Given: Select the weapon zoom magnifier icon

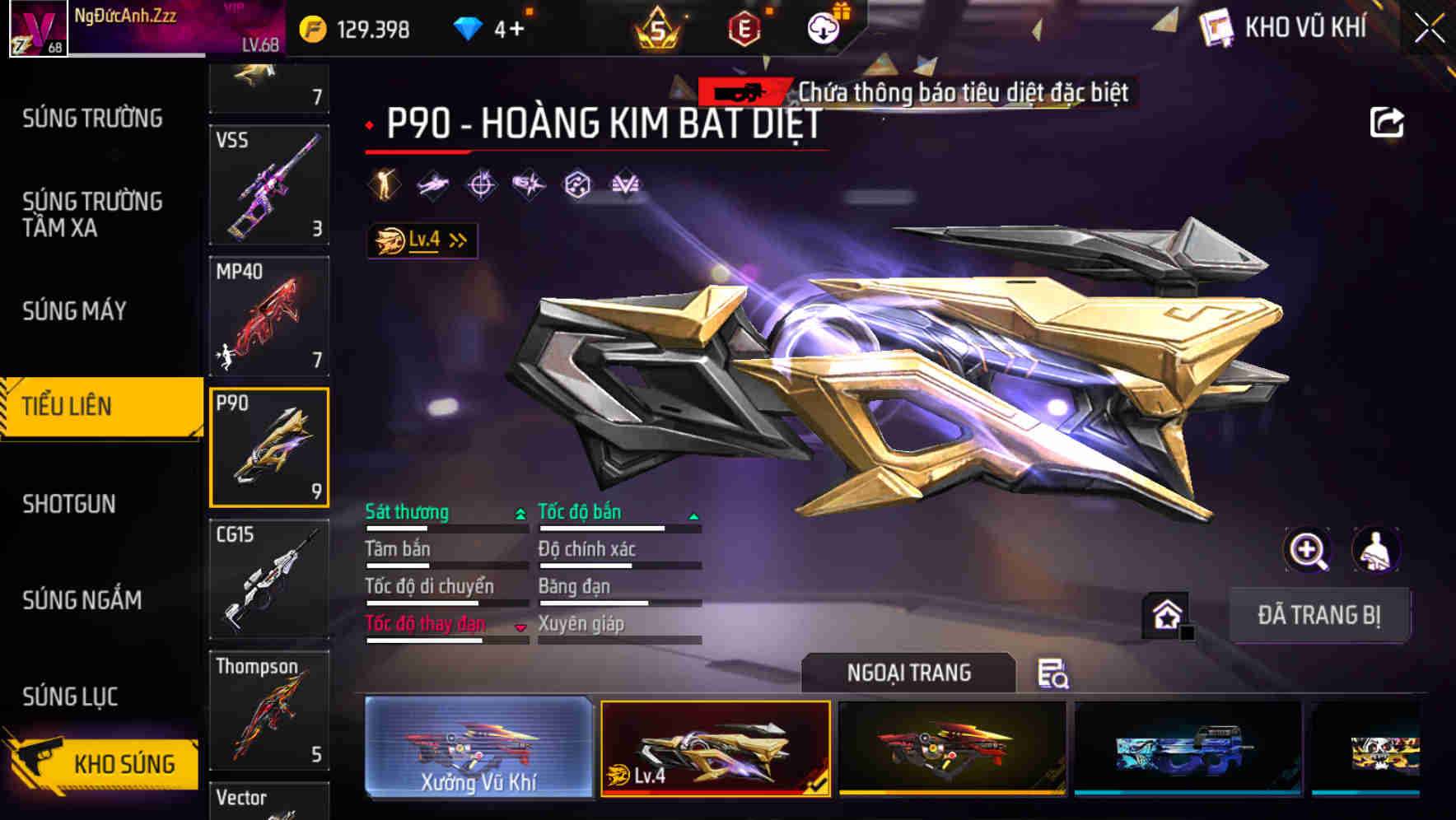Looking at the screenshot, I should click(x=1309, y=550).
